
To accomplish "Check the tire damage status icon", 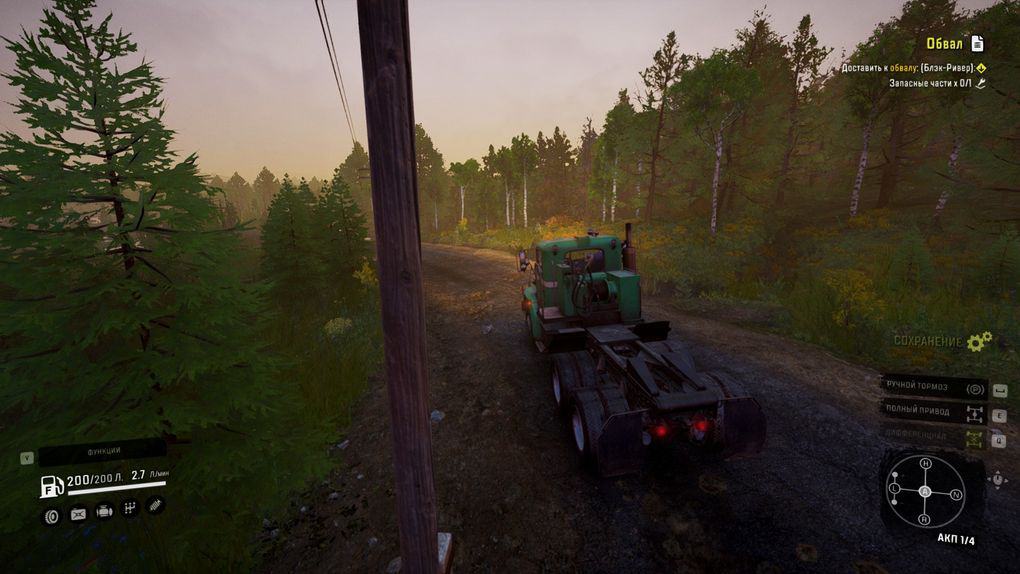I will 52,514.
